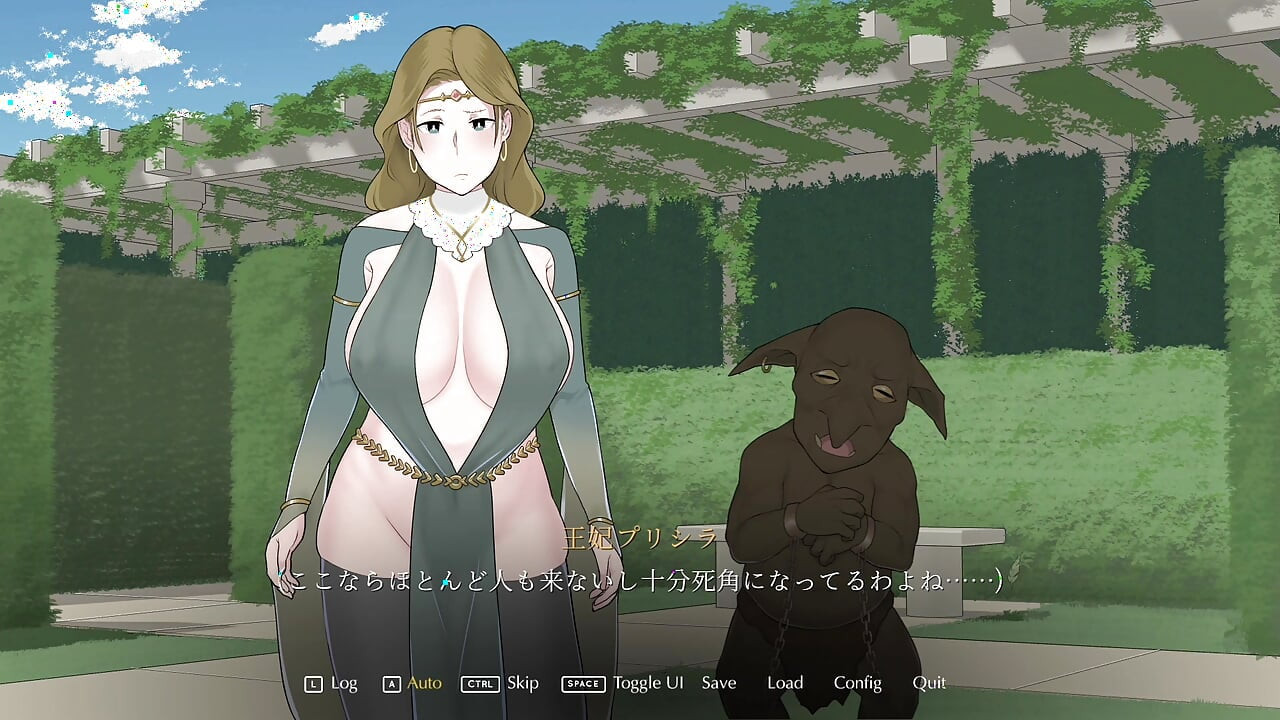Quit the game
The height and width of the screenshot is (720, 1280).
click(x=928, y=683)
